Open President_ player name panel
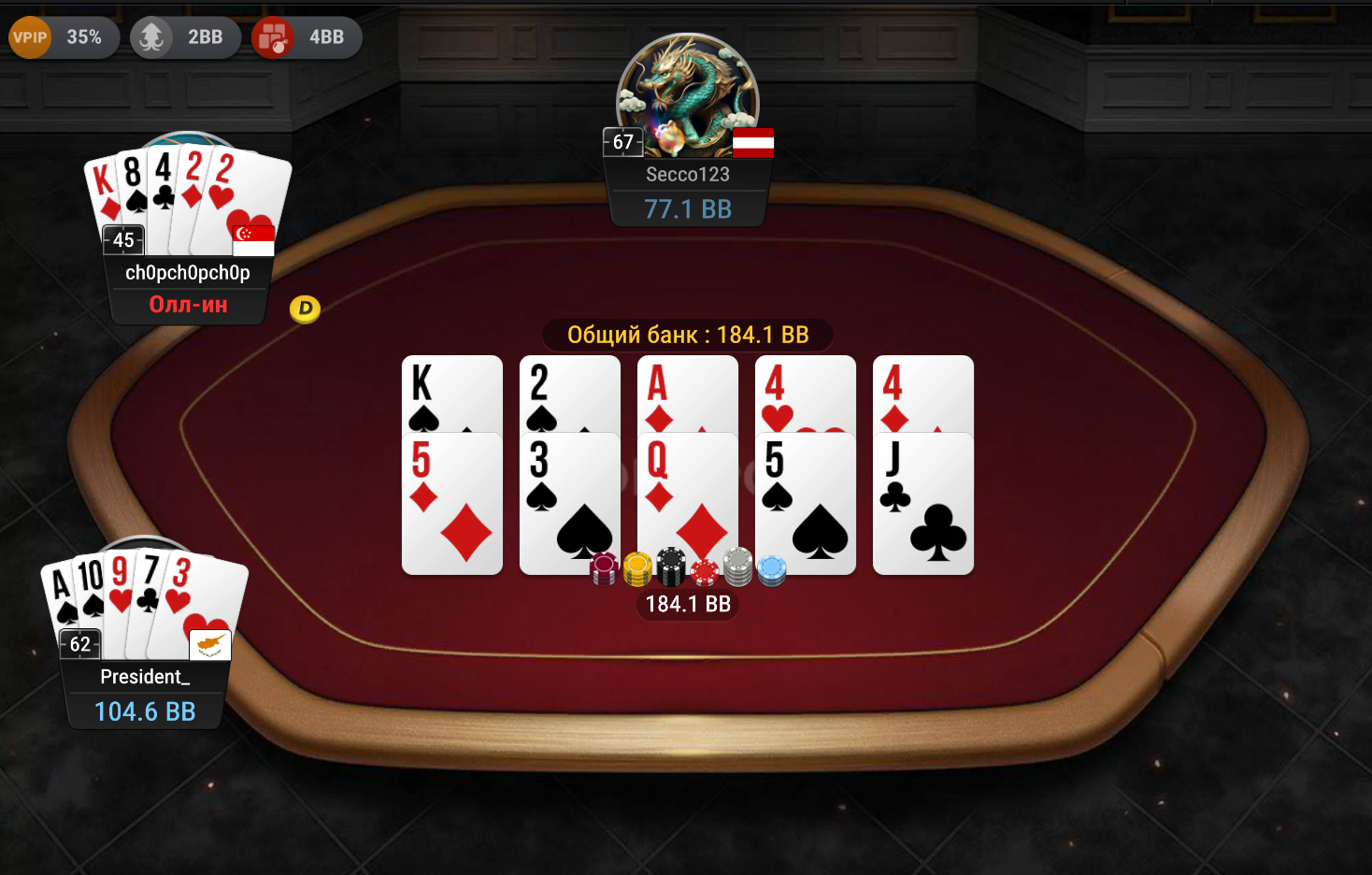1372x875 pixels. pos(145,677)
